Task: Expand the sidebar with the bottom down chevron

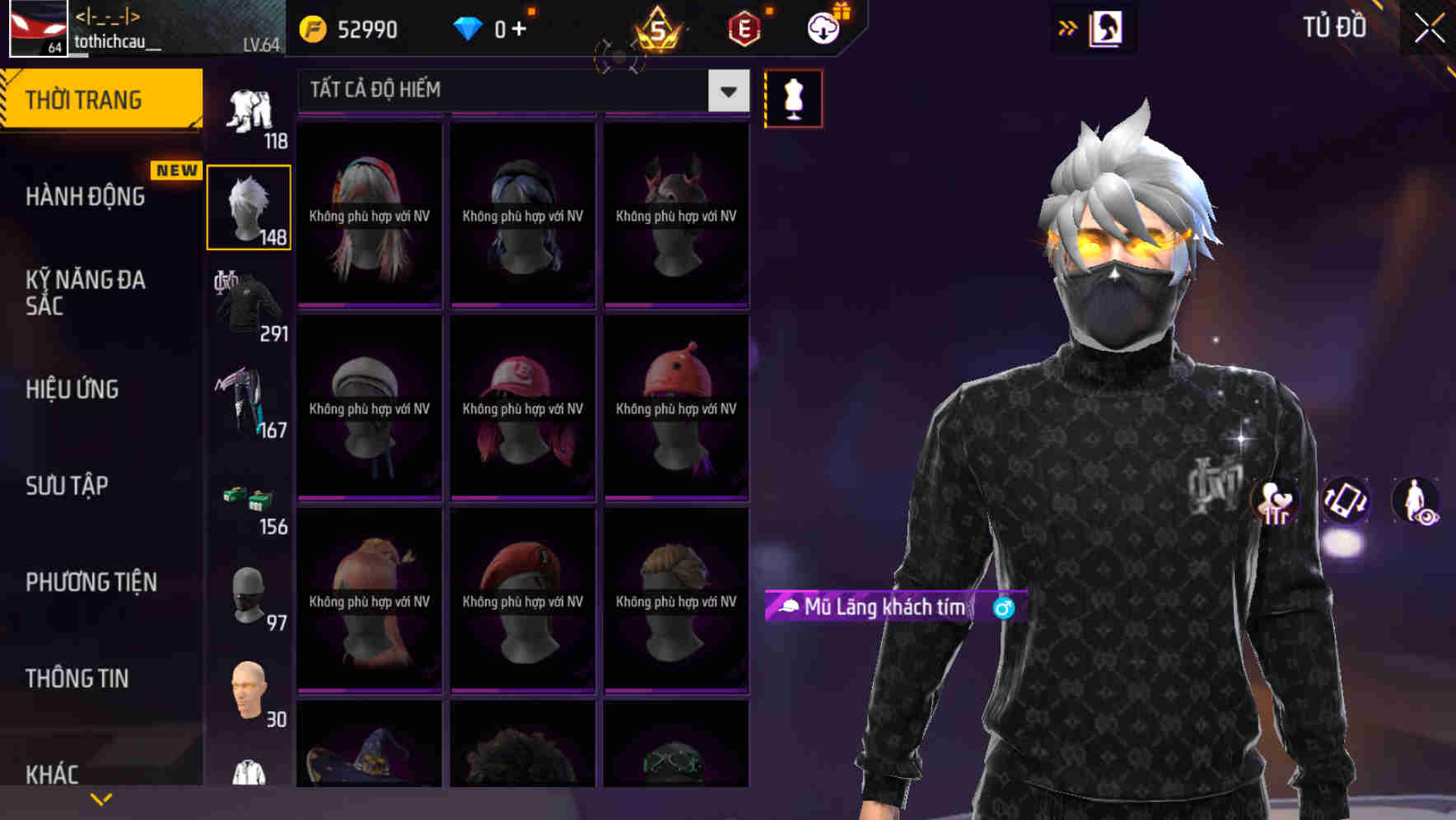Action: (100, 799)
